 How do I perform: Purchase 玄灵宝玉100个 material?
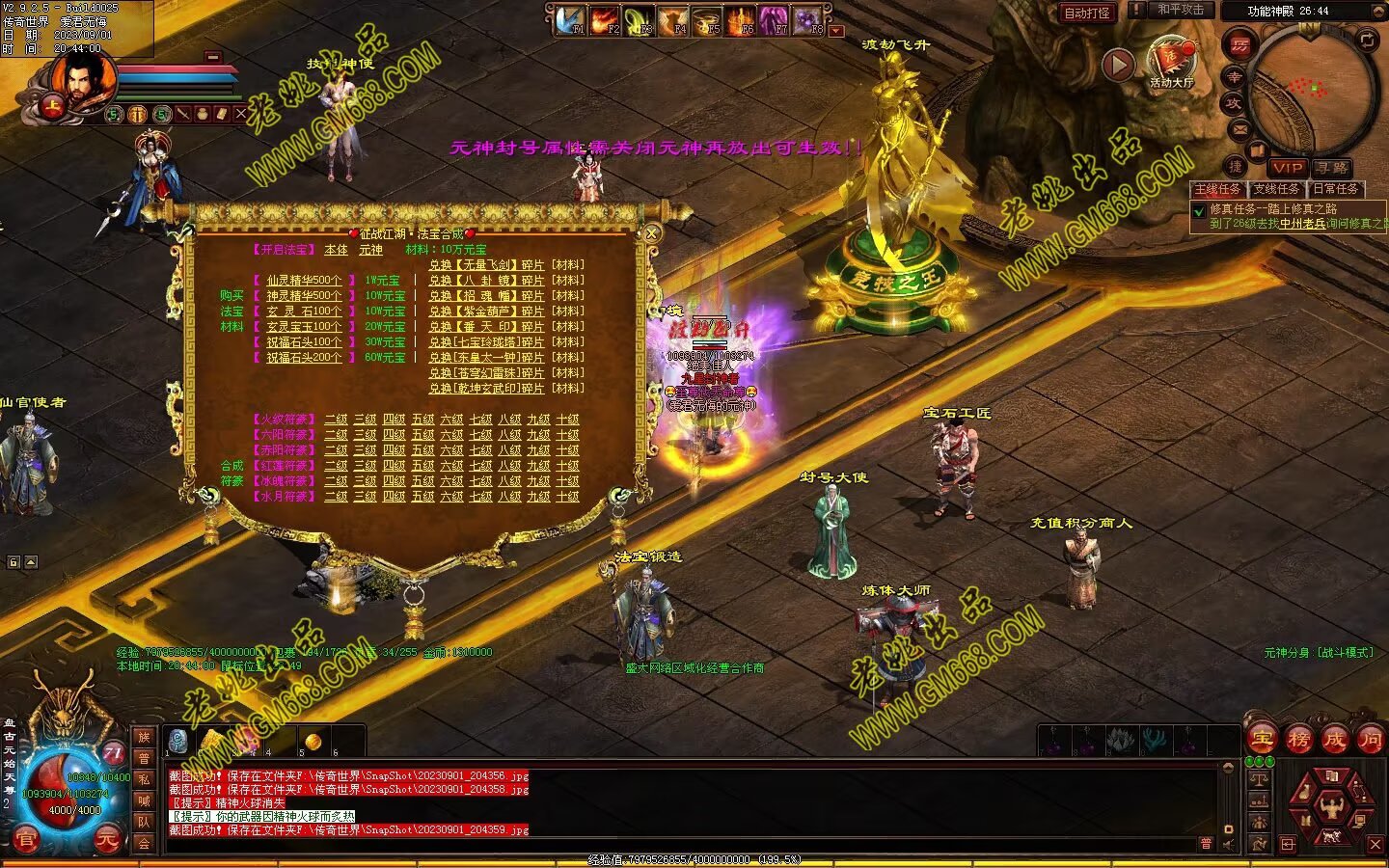pyautogui.click(x=304, y=327)
